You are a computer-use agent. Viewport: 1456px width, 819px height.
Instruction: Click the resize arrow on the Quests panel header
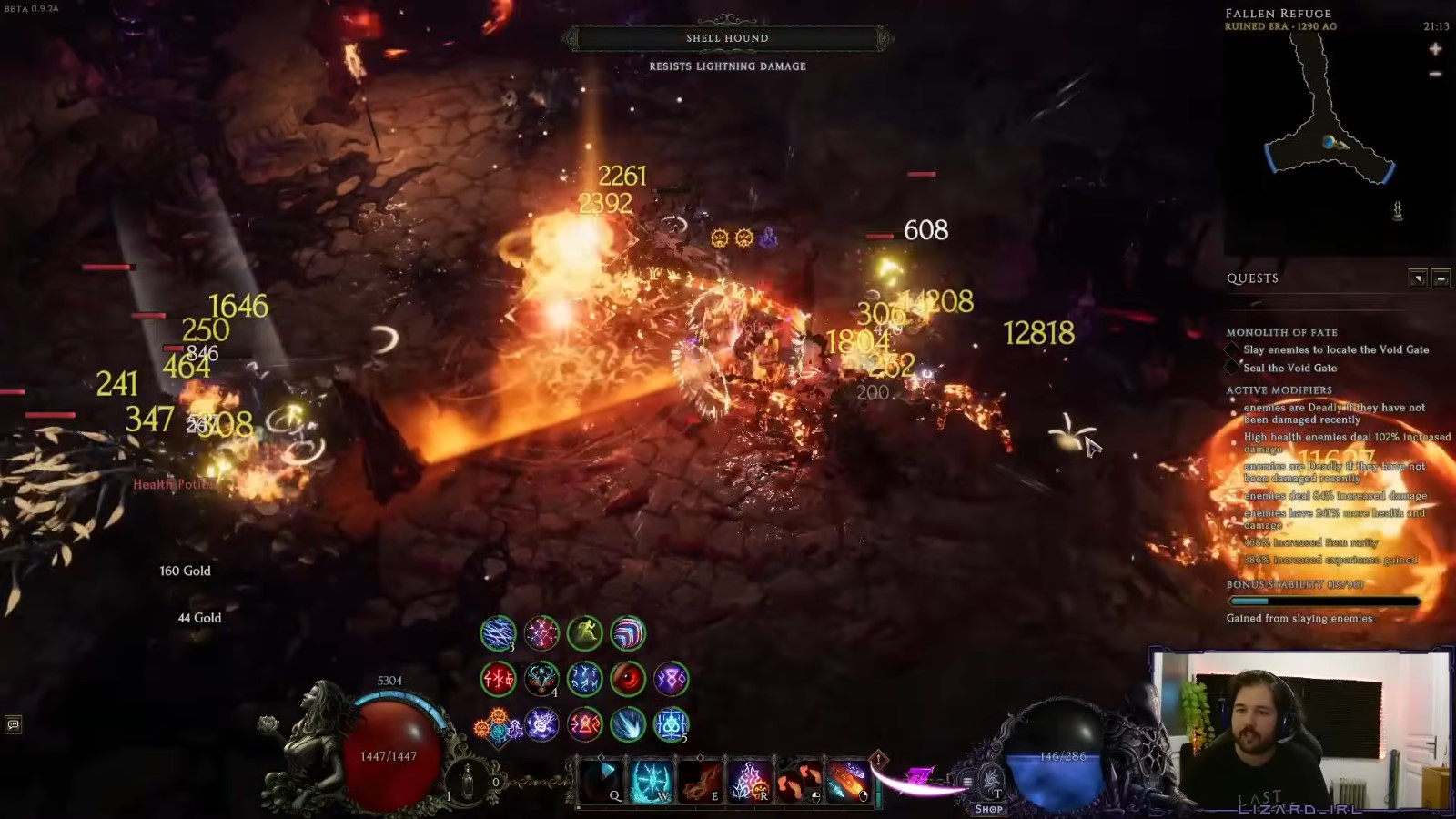click(x=1419, y=278)
